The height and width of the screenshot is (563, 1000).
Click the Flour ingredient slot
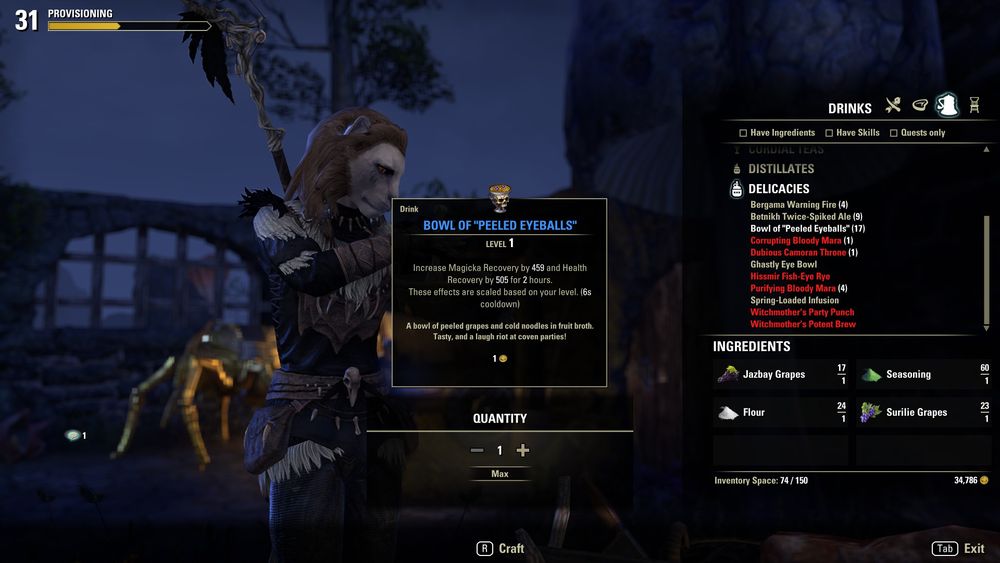(x=780, y=412)
